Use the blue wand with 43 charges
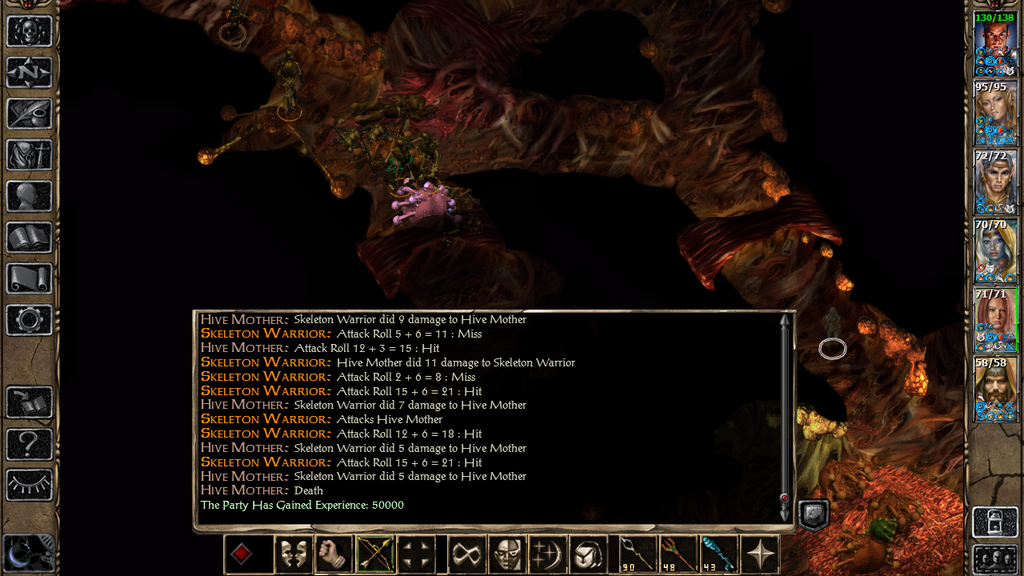The height and width of the screenshot is (576, 1024). point(718,554)
